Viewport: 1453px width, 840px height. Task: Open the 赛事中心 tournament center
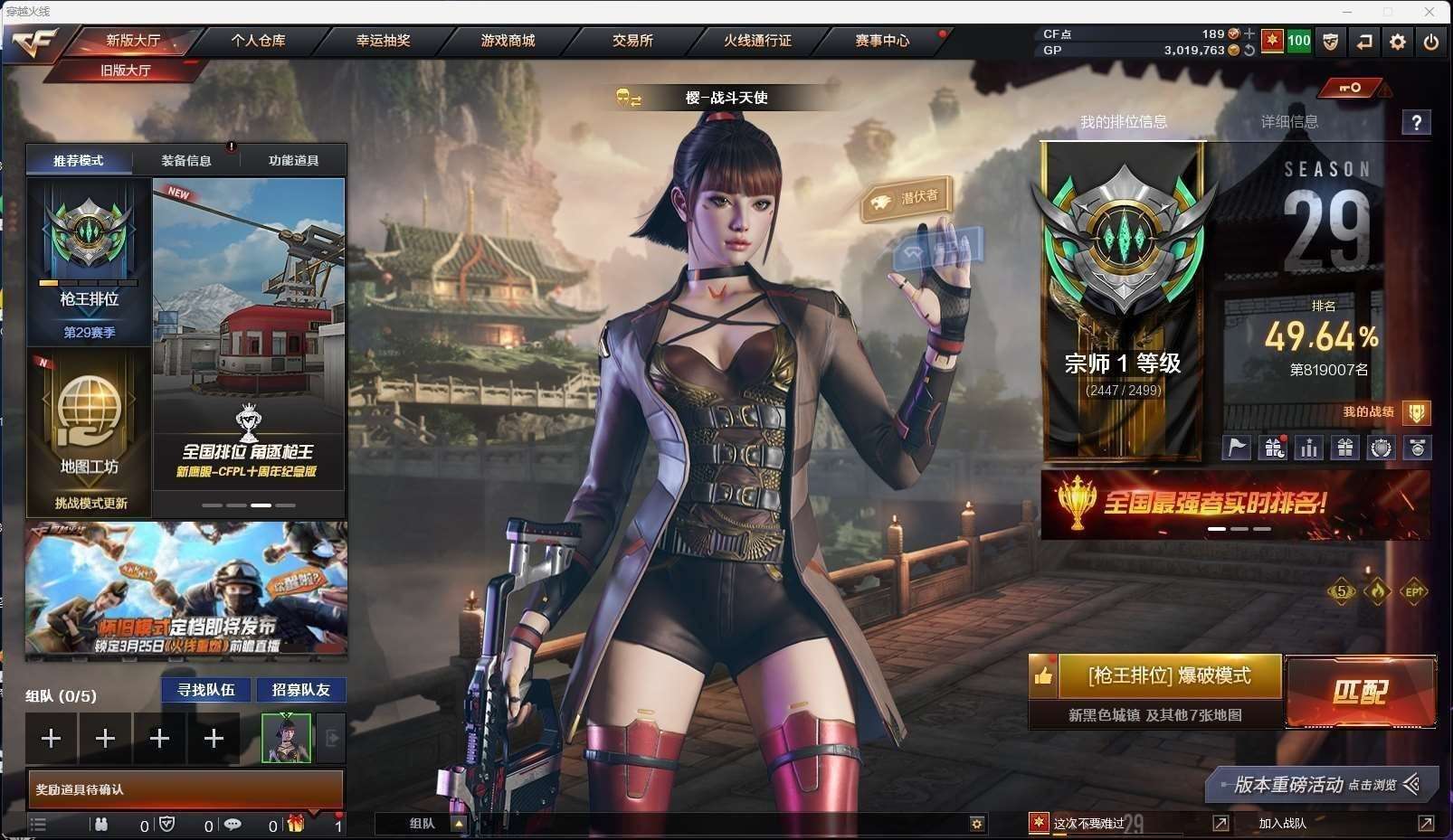pos(882,41)
